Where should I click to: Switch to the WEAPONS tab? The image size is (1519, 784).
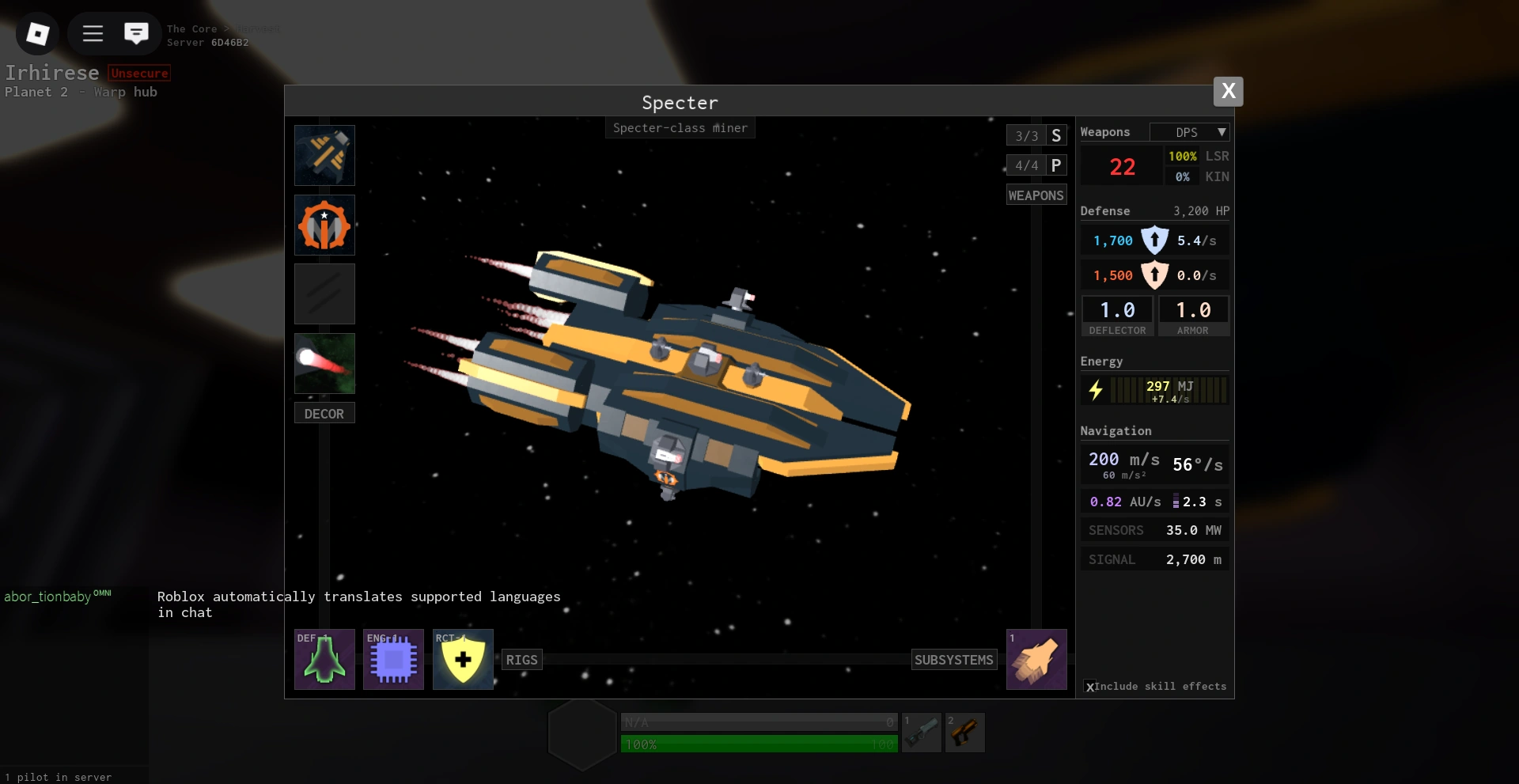pyautogui.click(x=1036, y=194)
